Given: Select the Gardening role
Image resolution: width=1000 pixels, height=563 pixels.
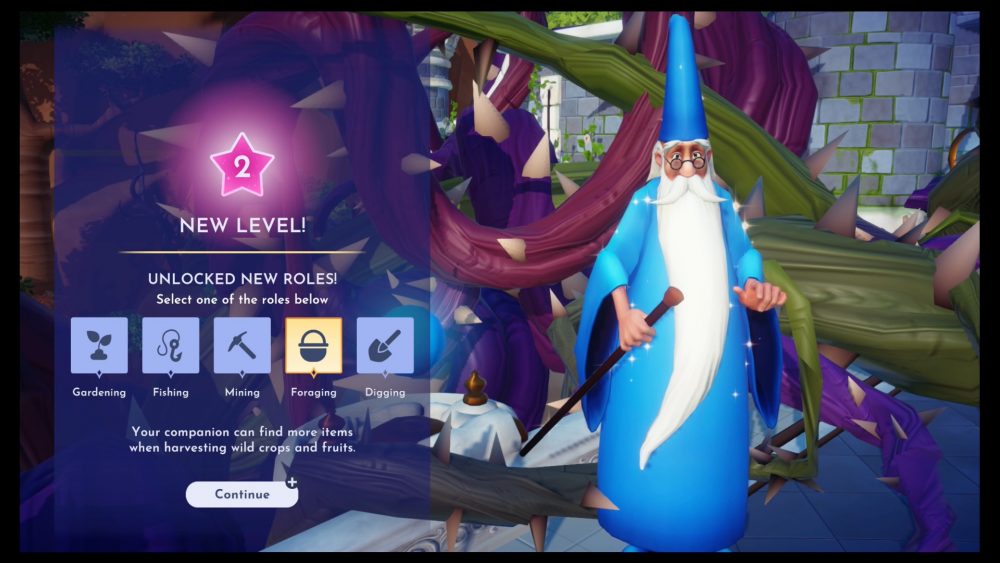Looking at the screenshot, I should (x=99, y=346).
